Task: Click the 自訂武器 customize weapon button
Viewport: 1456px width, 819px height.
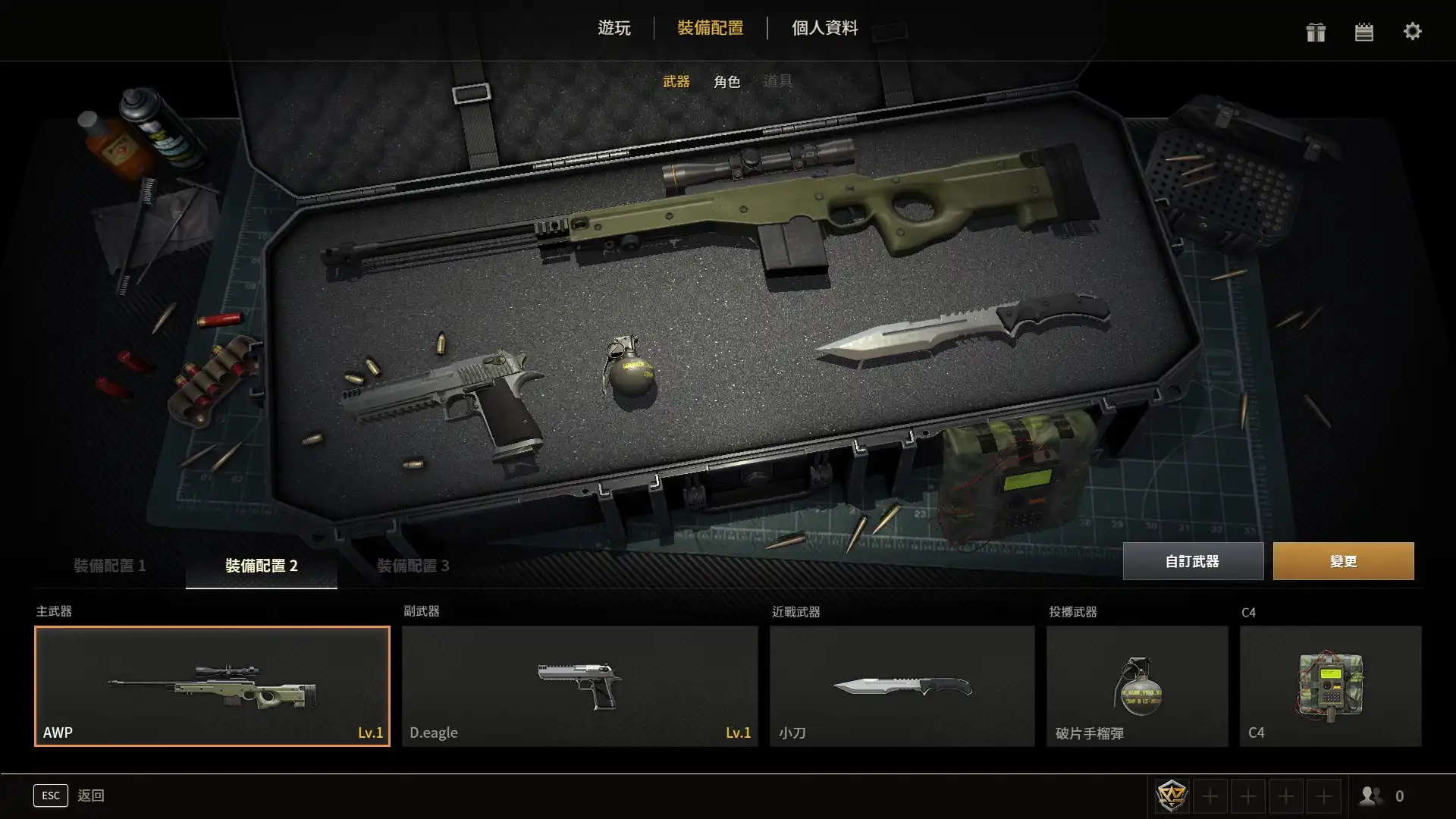Action: (1192, 561)
